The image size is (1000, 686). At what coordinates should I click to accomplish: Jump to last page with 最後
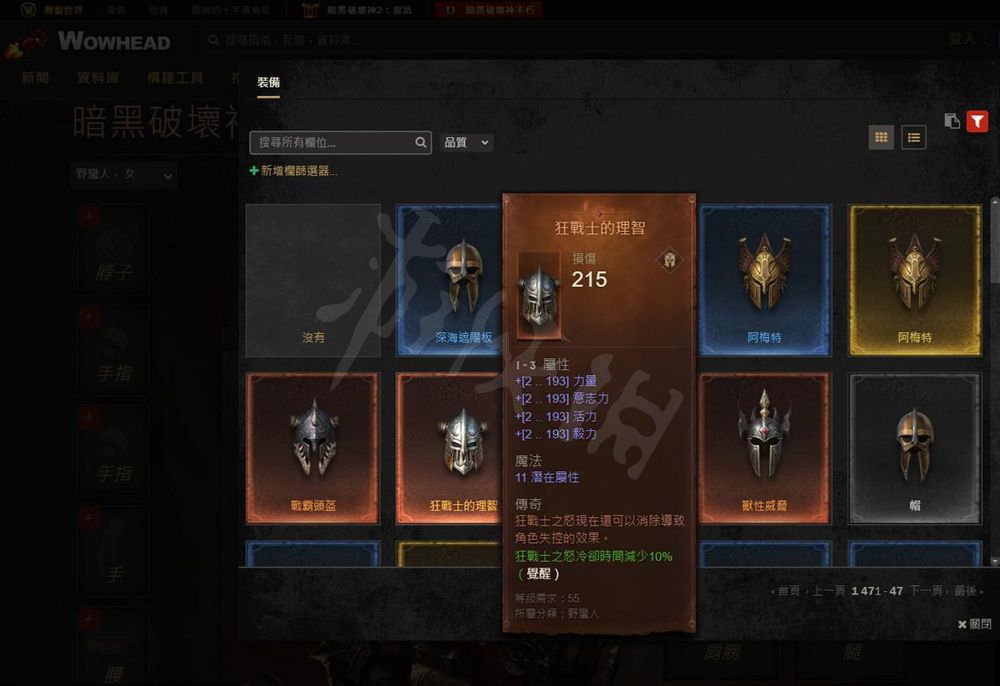point(964,591)
